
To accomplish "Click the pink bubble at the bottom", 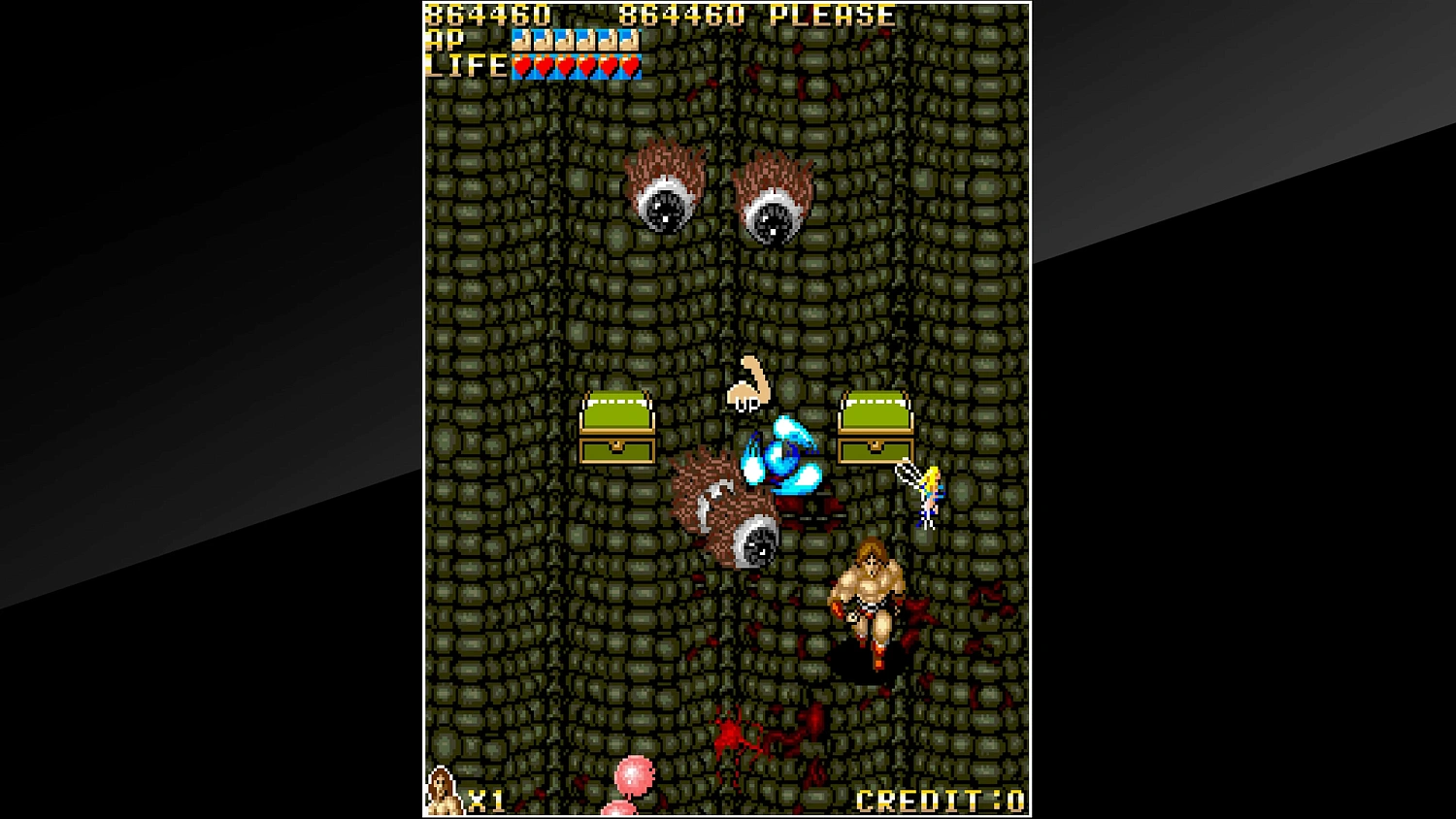I will pos(636,774).
